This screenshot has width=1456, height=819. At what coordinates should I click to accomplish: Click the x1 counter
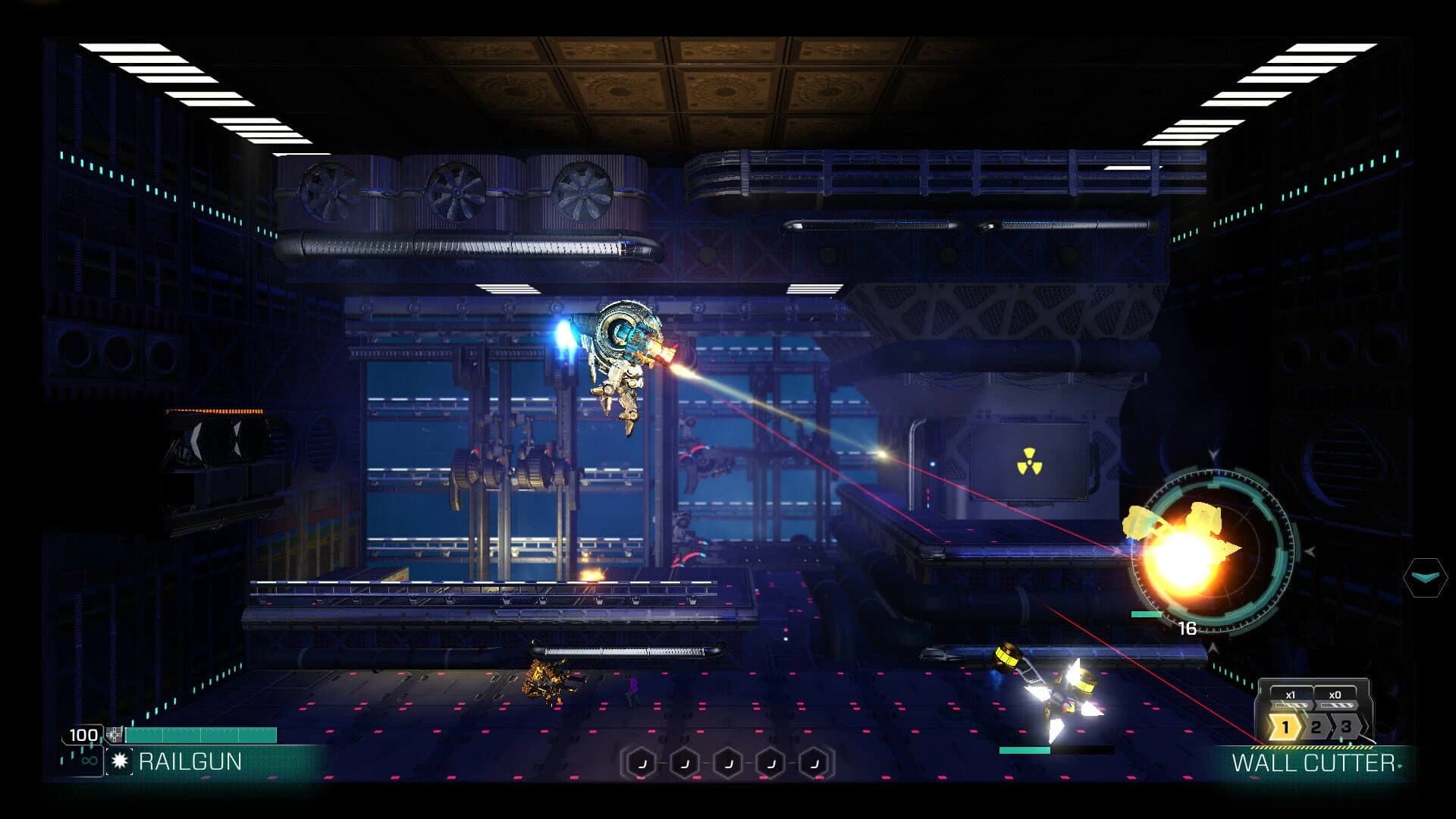[x=1291, y=695]
